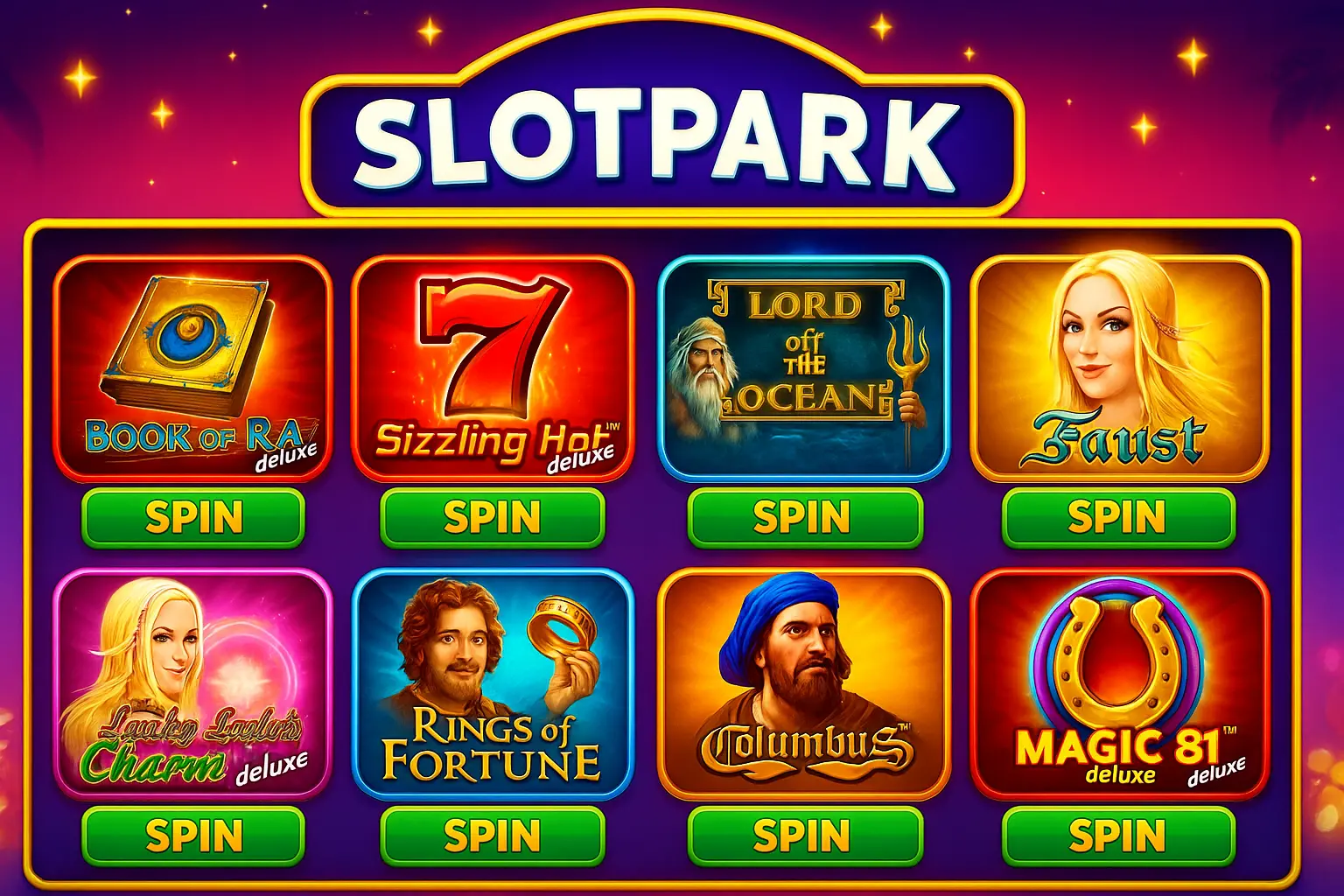The height and width of the screenshot is (896, 1344).
Task: Open the Book of Ra deluxe game tile
Action: [x=192, y=367]
